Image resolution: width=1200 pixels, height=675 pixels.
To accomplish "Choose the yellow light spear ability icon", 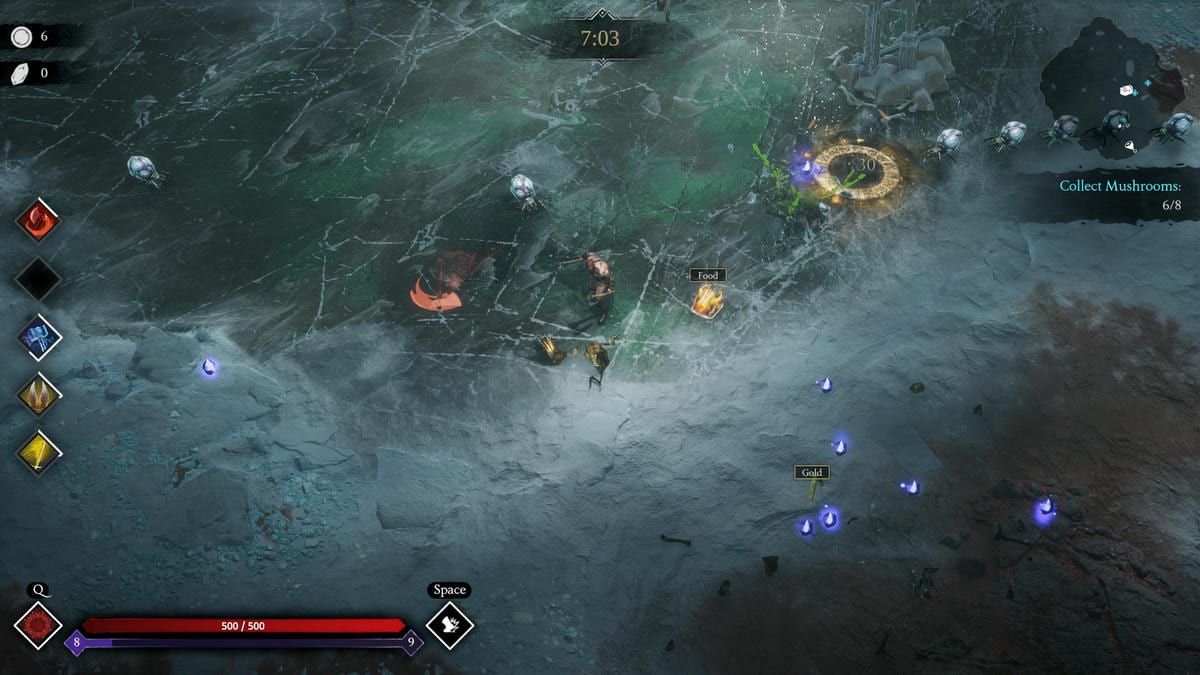I will click(39, 452).
